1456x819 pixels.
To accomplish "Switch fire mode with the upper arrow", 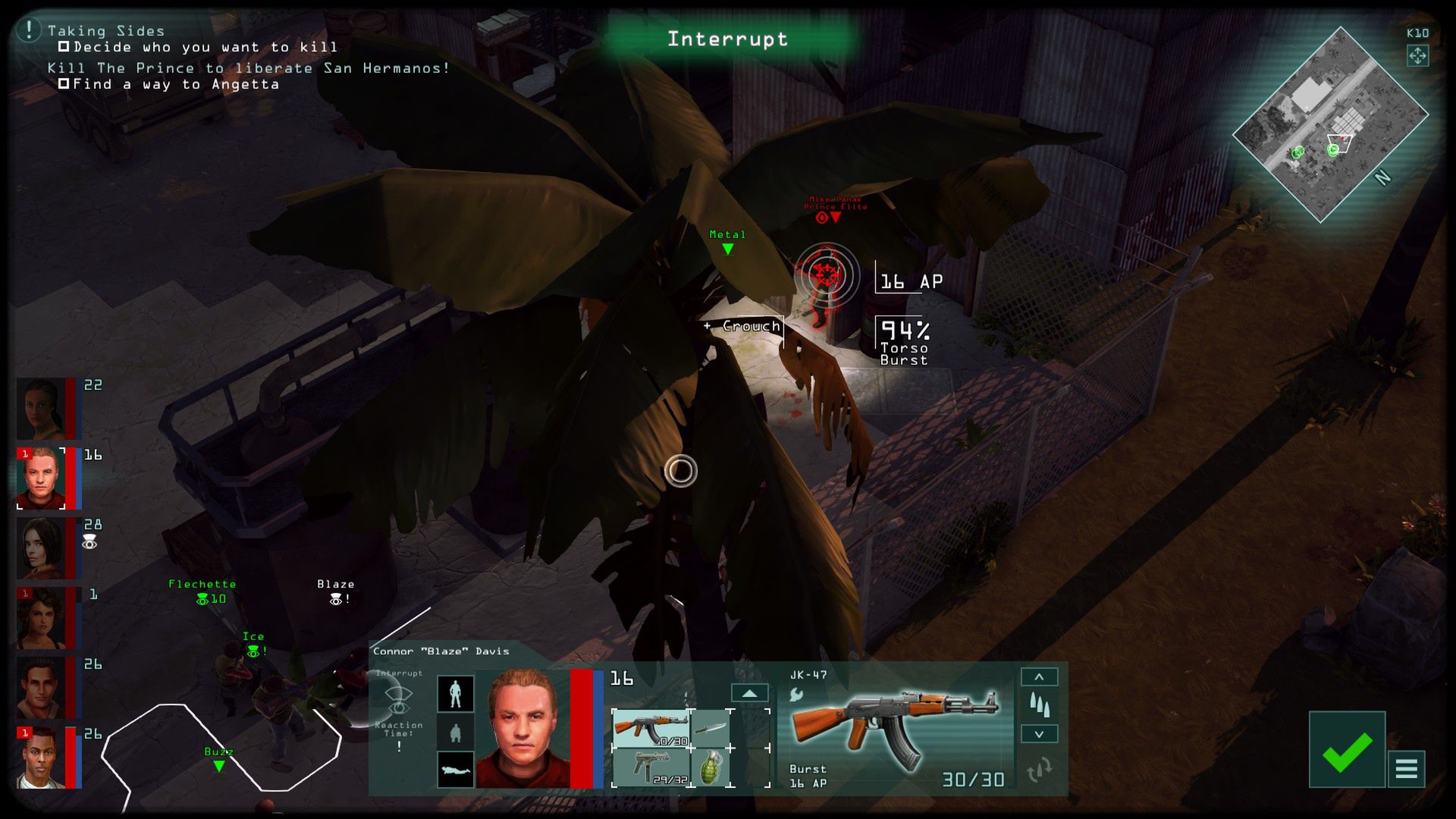I will 1039,676.
